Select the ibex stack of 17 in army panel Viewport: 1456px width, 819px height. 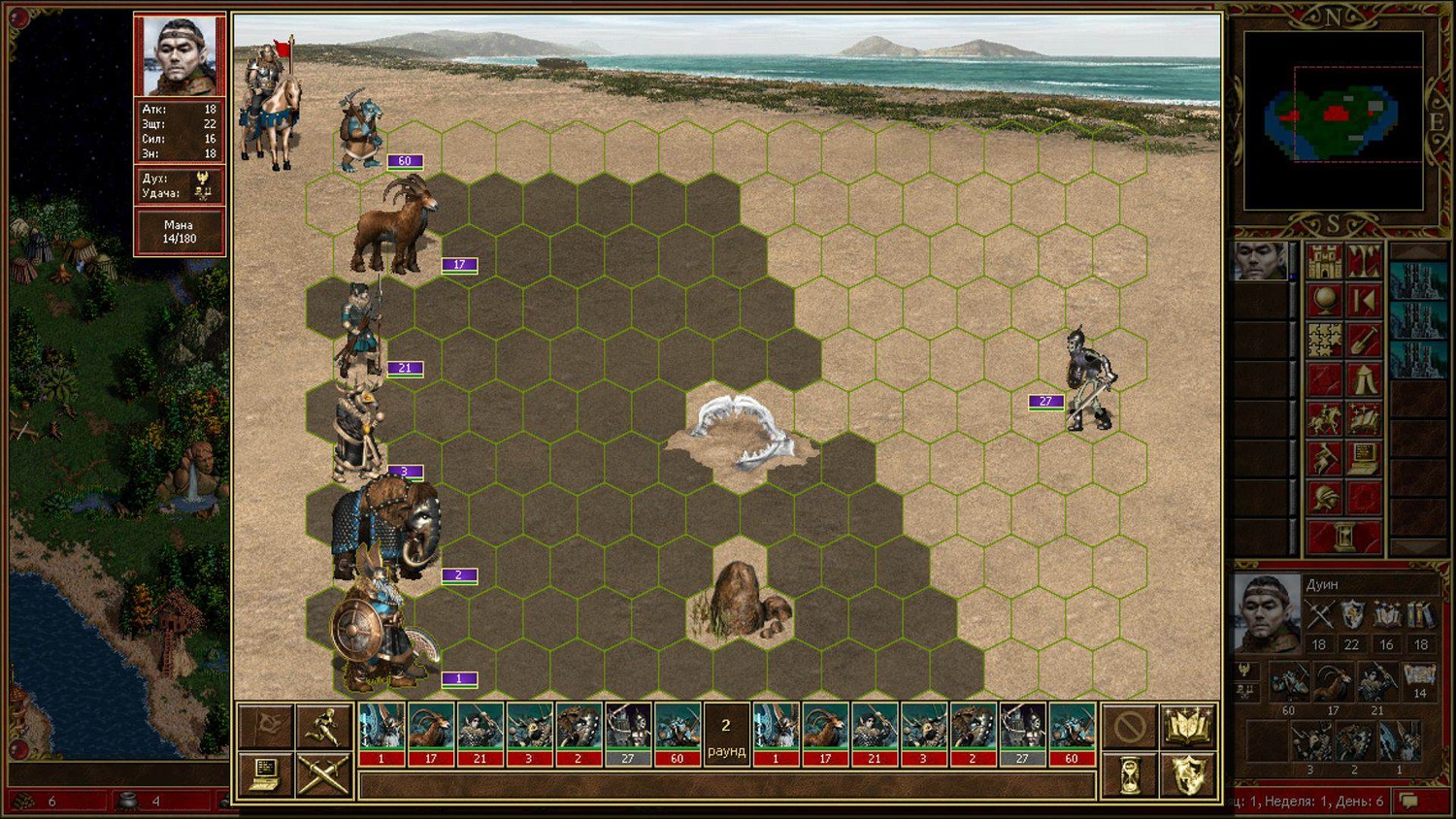tap(1333, 684)
